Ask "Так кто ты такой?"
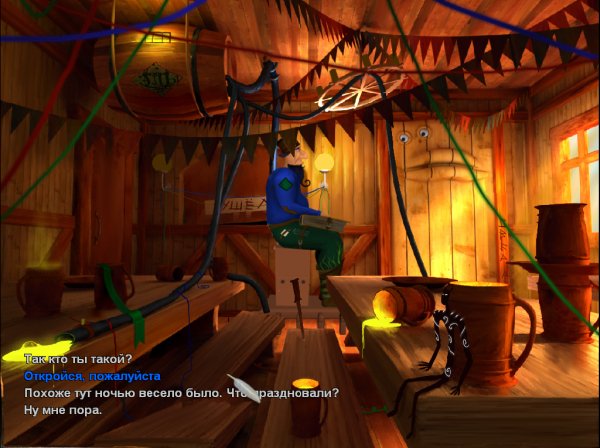 [78, 359]
